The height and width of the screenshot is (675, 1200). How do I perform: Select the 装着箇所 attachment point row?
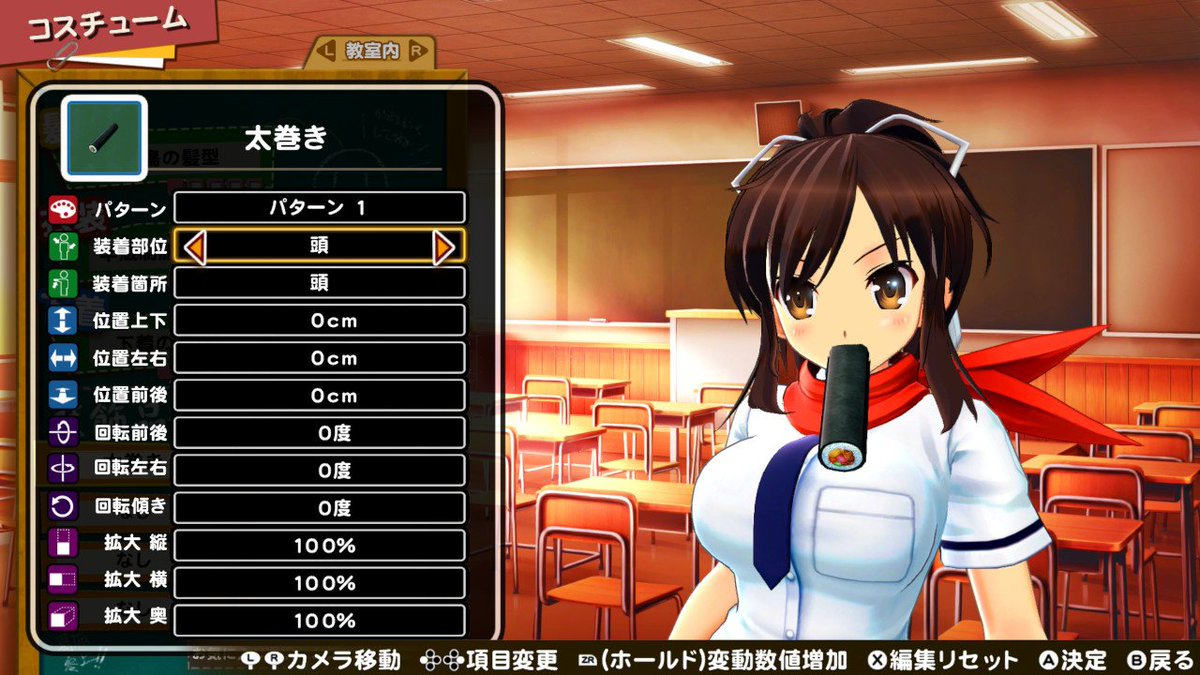coord(319,283)
